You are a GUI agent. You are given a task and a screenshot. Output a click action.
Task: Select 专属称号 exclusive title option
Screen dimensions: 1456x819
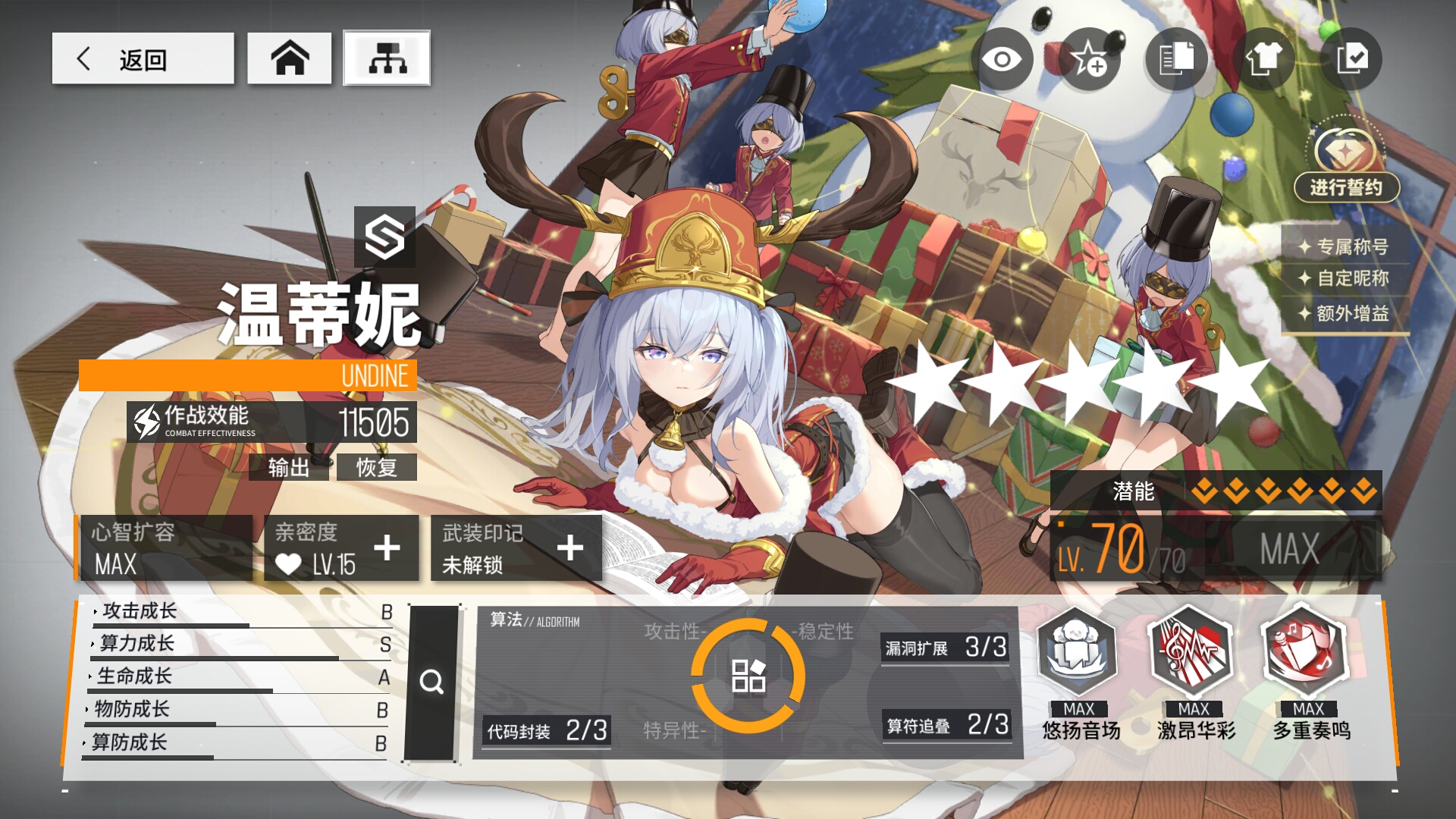click(x=1345, y=246)
